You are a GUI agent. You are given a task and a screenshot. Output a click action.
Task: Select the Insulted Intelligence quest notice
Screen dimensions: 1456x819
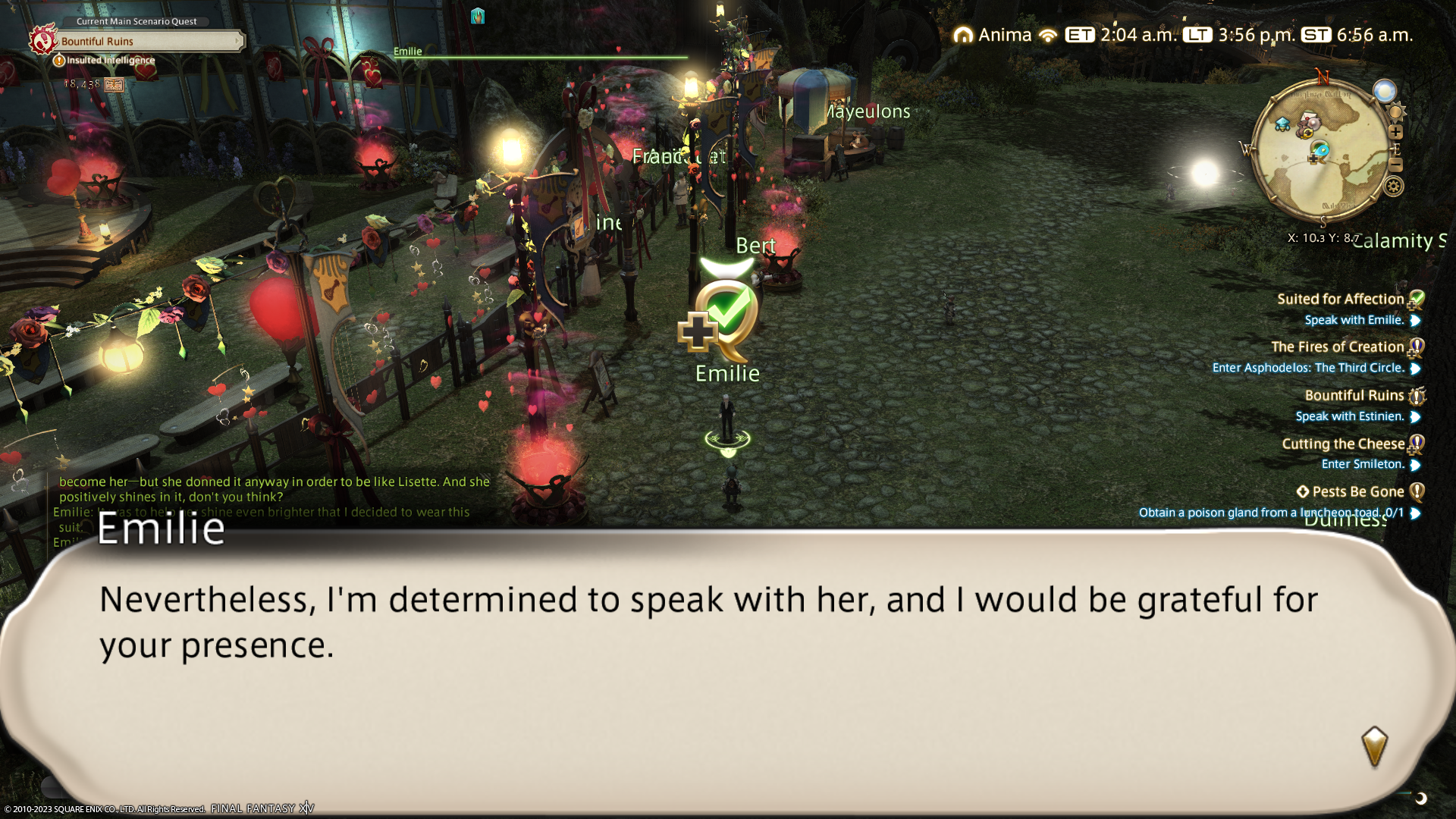[110, 61]
